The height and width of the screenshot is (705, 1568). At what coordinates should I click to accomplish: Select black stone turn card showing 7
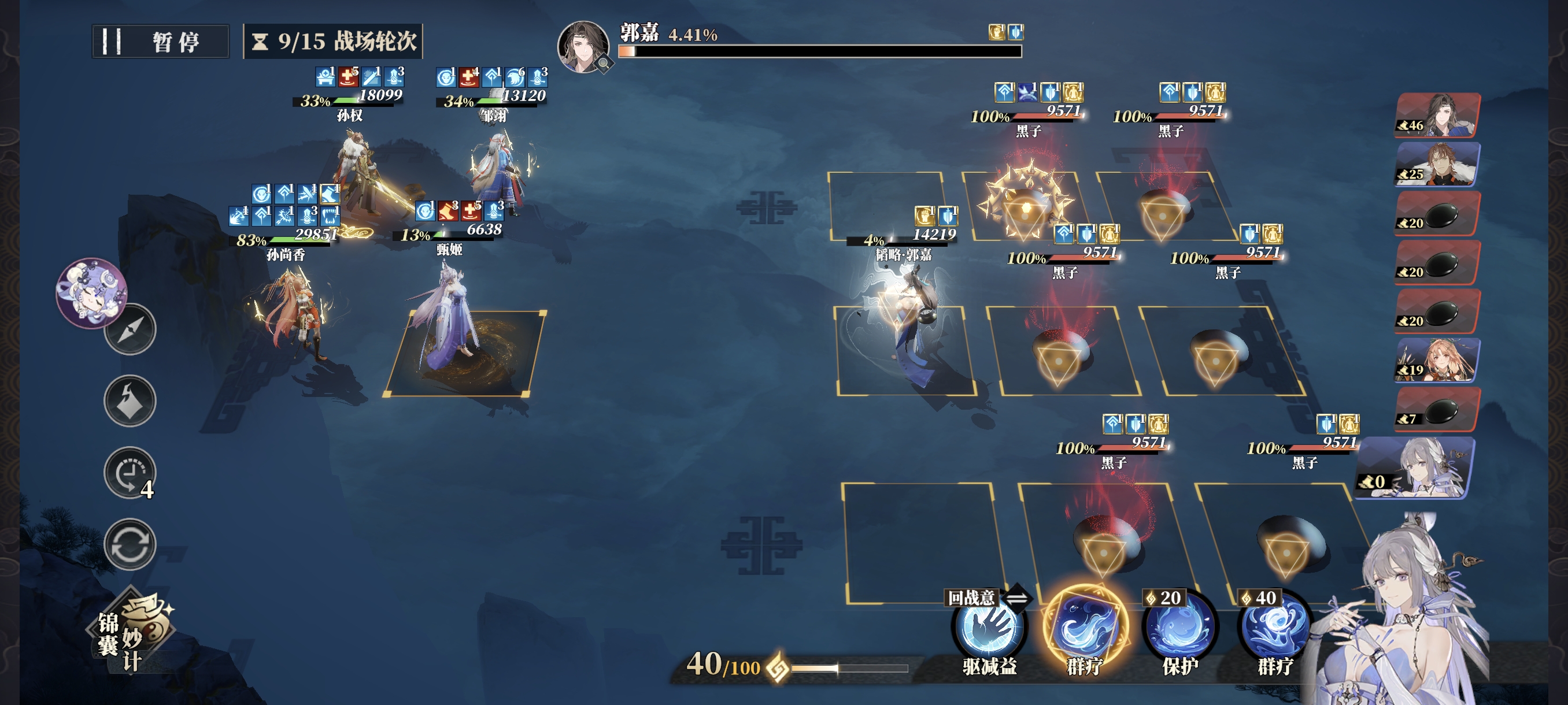click(x=1437, y=409)
